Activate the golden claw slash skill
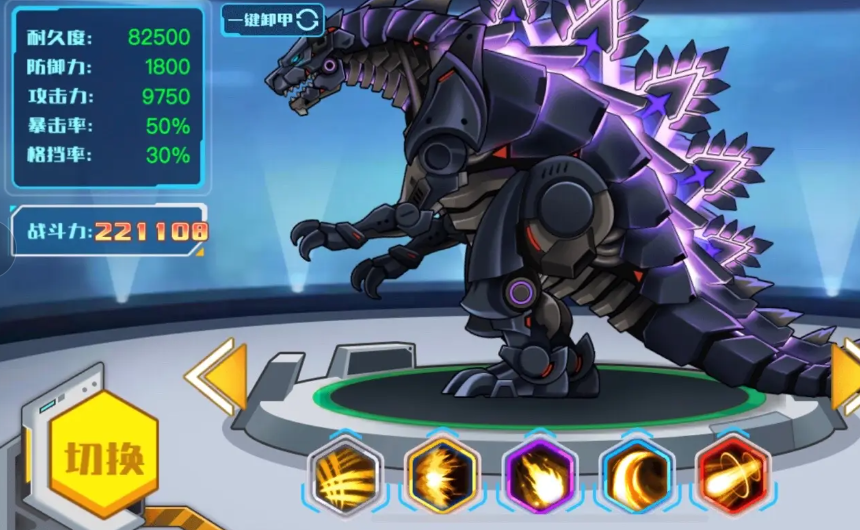 pyautogui.click(x=345, y=476)
